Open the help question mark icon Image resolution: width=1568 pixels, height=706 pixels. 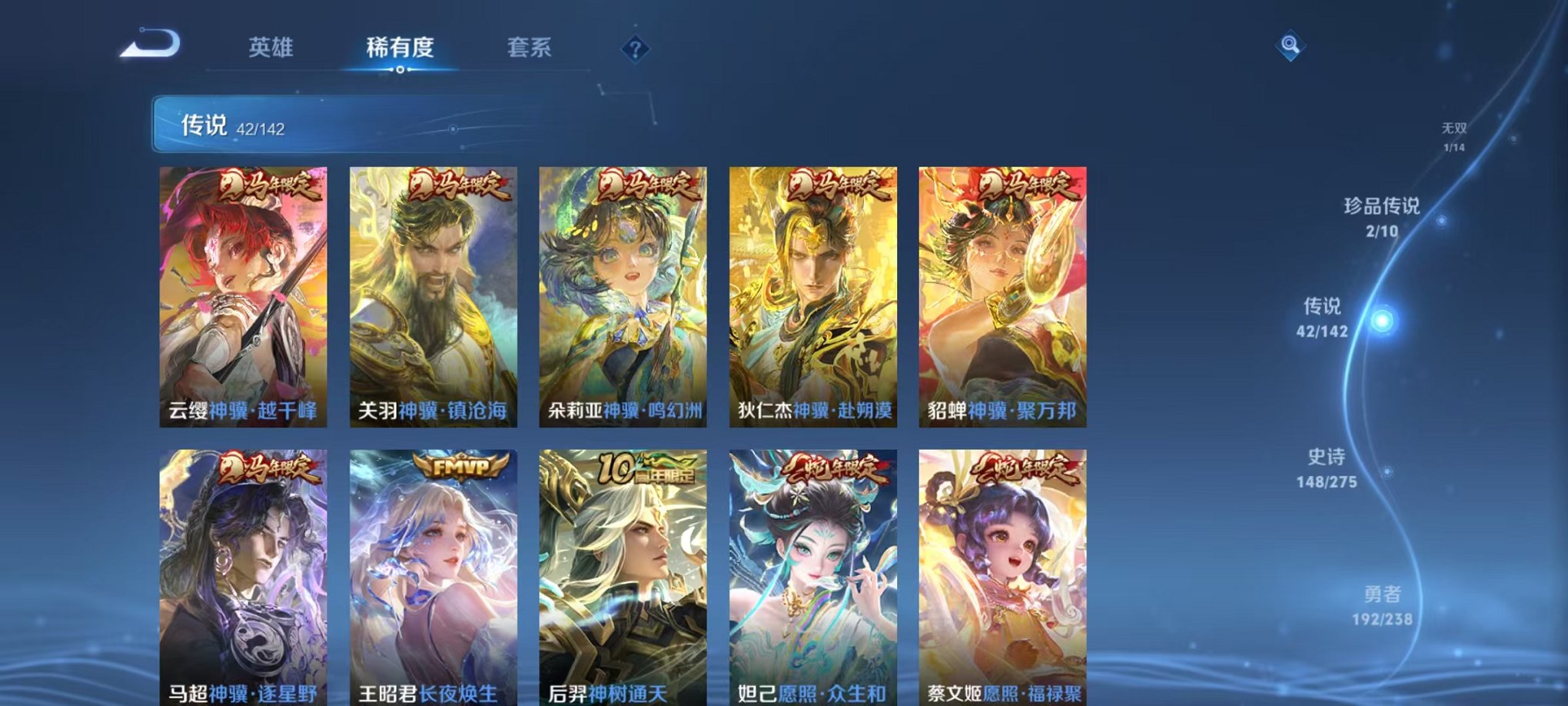[633, 50]
